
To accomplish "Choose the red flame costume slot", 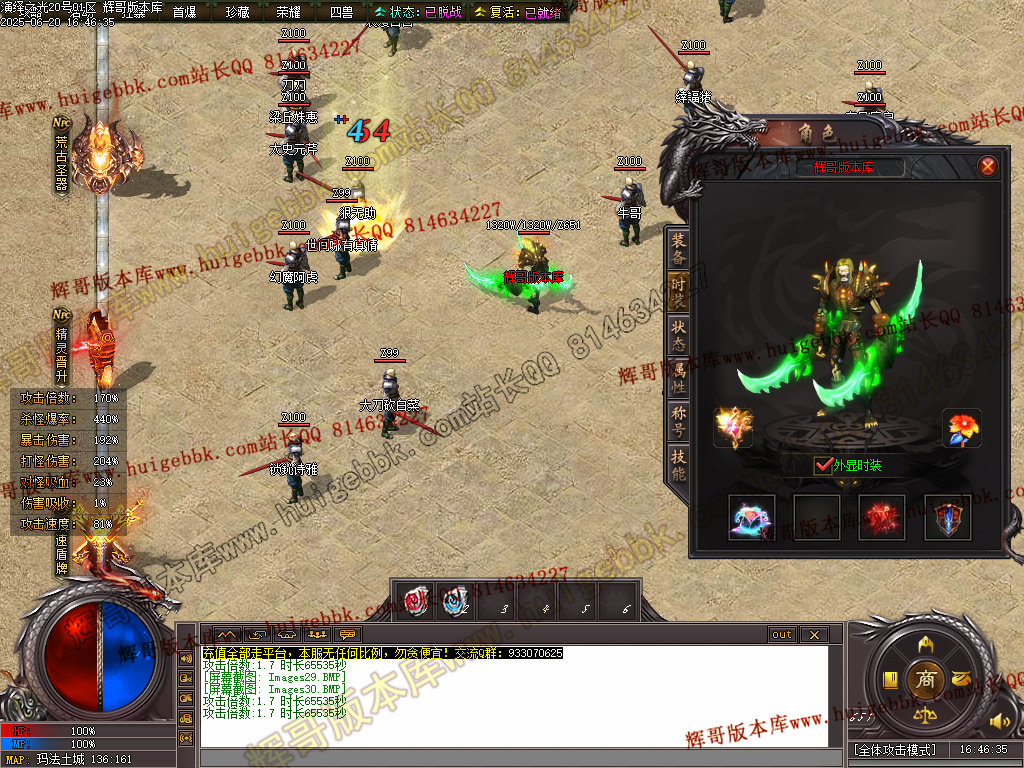I will pyautogui.click(x=881, y=518).
